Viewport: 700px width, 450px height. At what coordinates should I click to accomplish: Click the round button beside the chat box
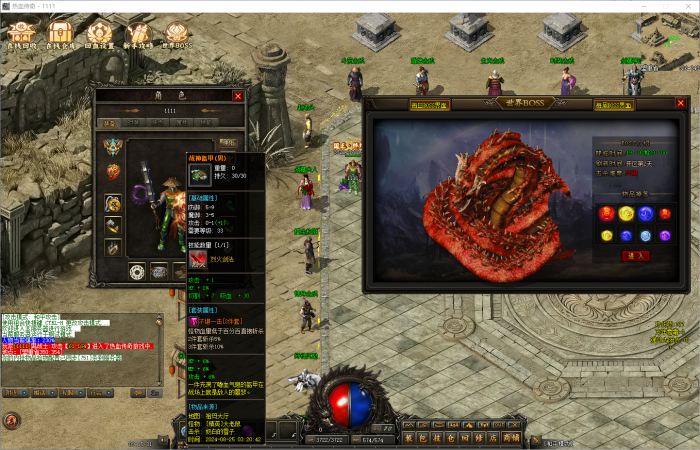12,420
